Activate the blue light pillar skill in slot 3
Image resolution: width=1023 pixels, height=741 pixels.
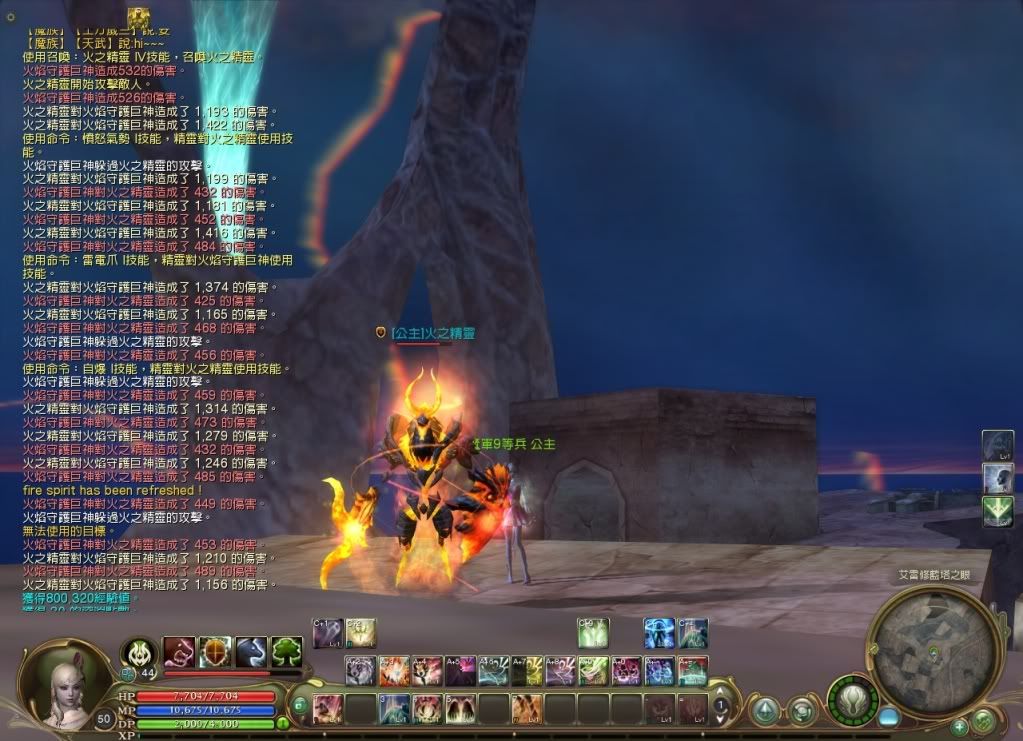394,709
